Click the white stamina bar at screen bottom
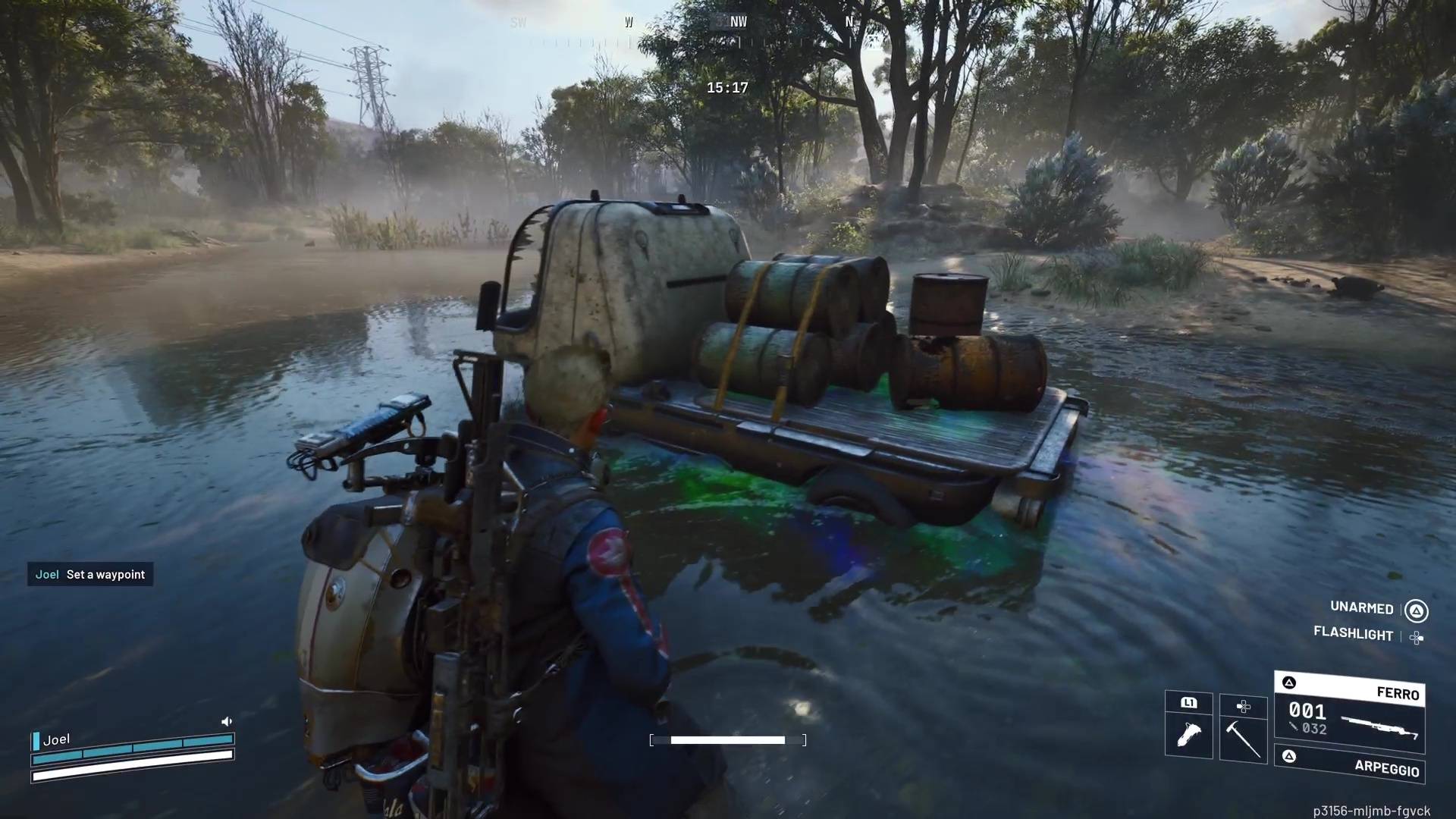Screen dimensions: 1456x819 click(x=726, y=739)
